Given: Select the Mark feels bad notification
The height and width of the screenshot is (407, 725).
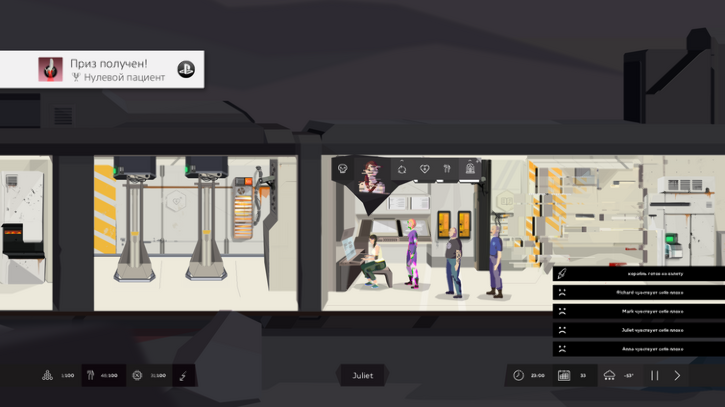Looking at the screenshot, I should [639, 311].
